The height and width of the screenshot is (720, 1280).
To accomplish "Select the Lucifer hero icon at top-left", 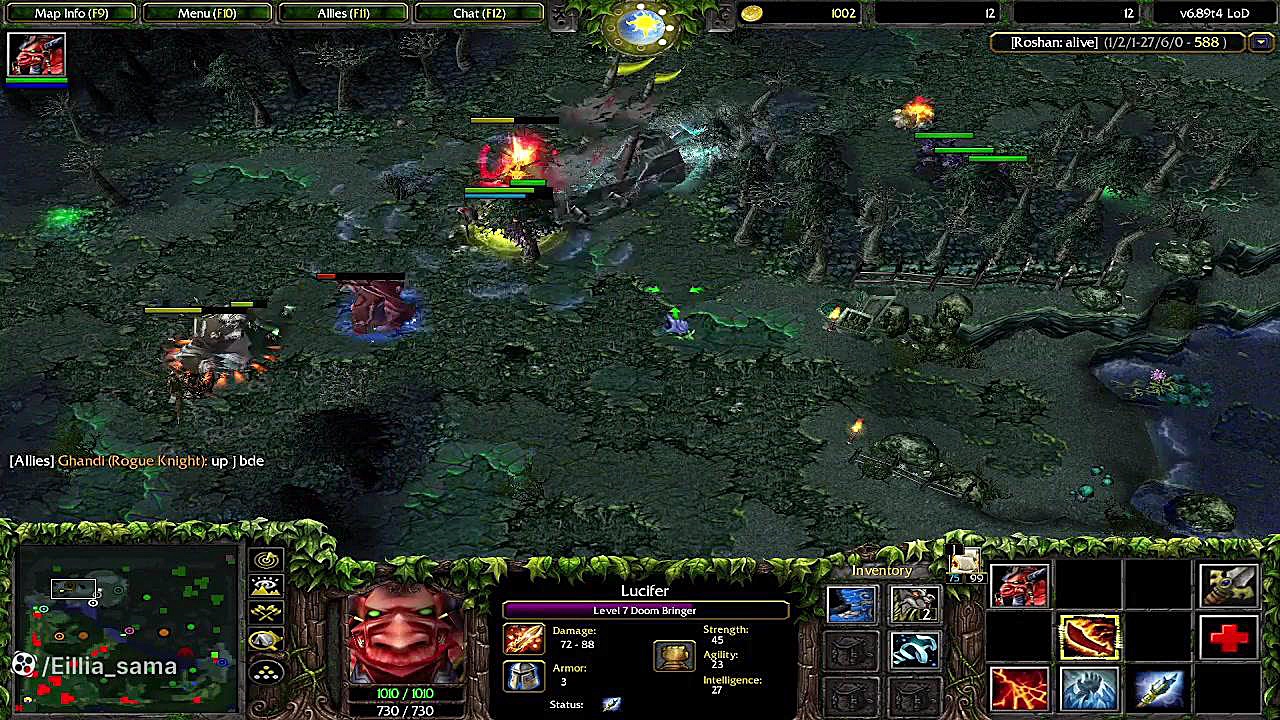I will [x=37, y=55].
